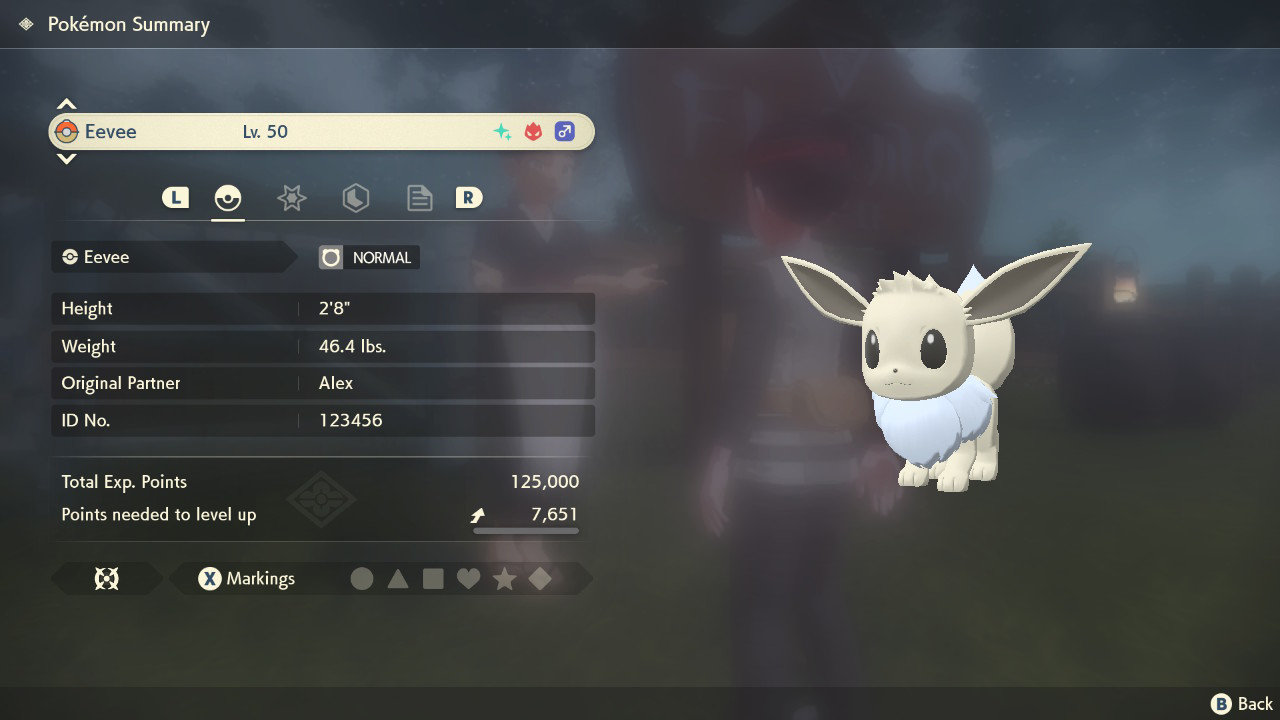This screenshot has height=720, width=1280.
Task: Click the NORMAL type badge
Action: [368, 257]
